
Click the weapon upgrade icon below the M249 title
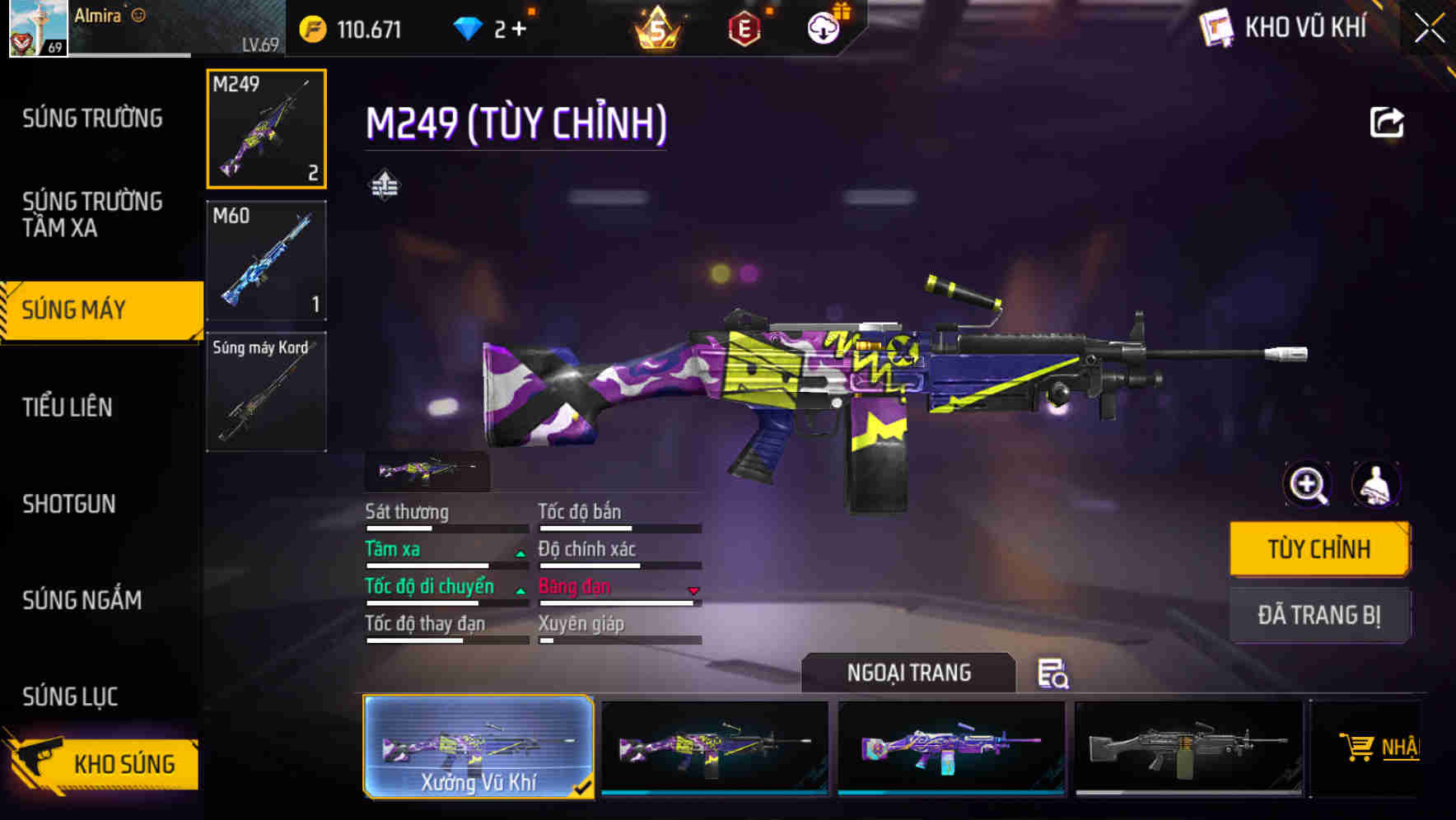click(385, 185)
